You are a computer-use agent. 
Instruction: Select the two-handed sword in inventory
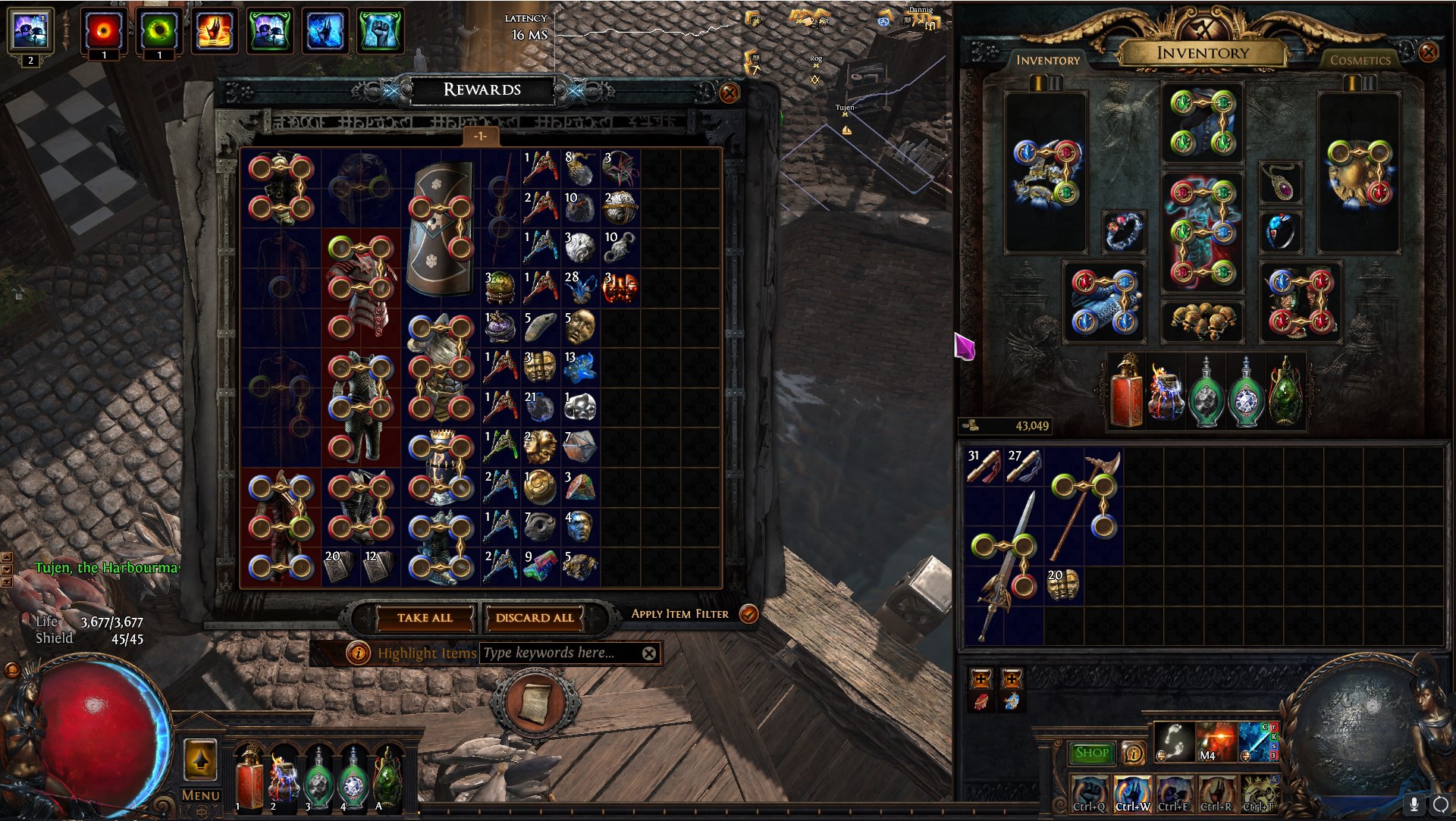pos(1004,565)
